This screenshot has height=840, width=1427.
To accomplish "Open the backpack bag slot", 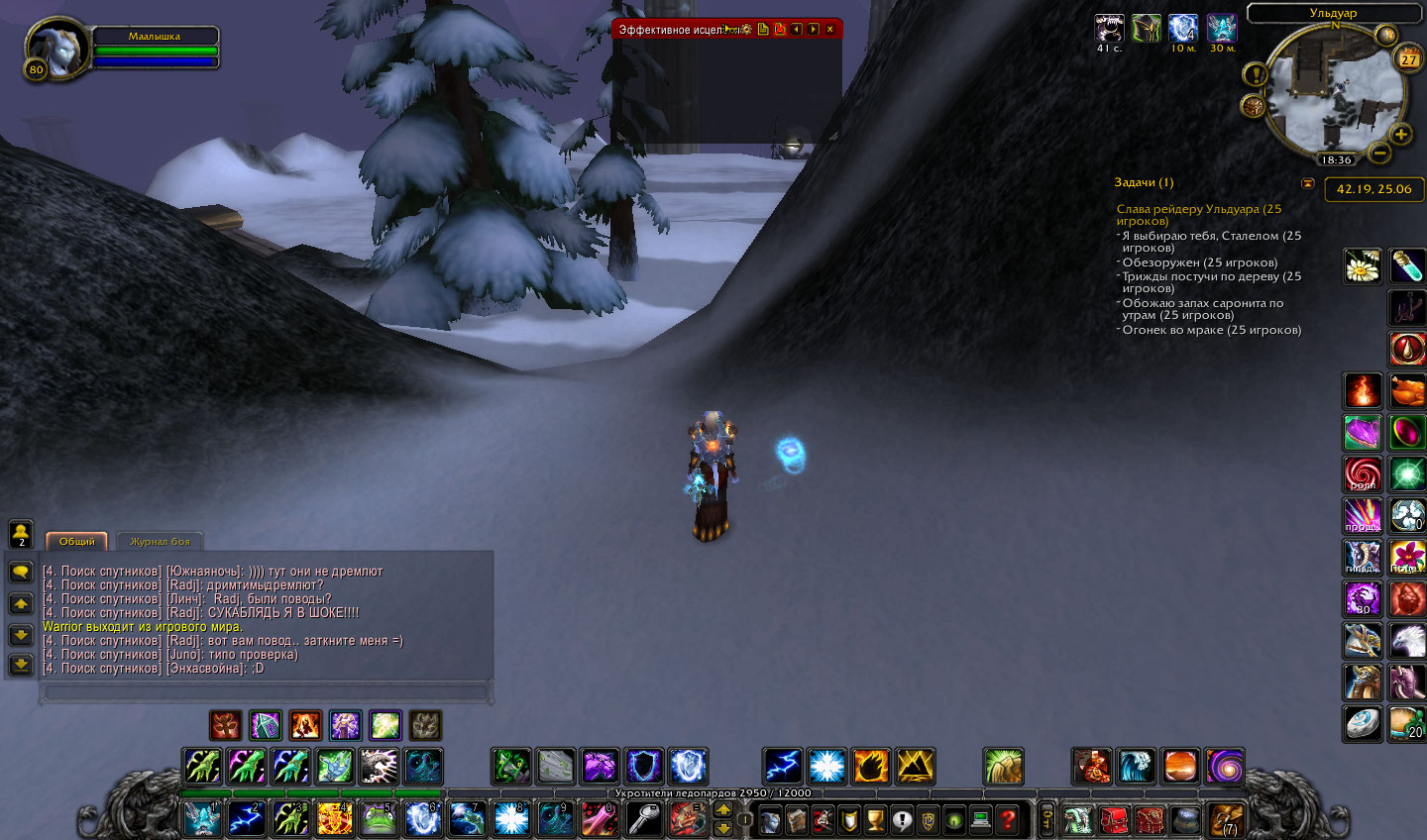I will click(x=1226, y=820).
